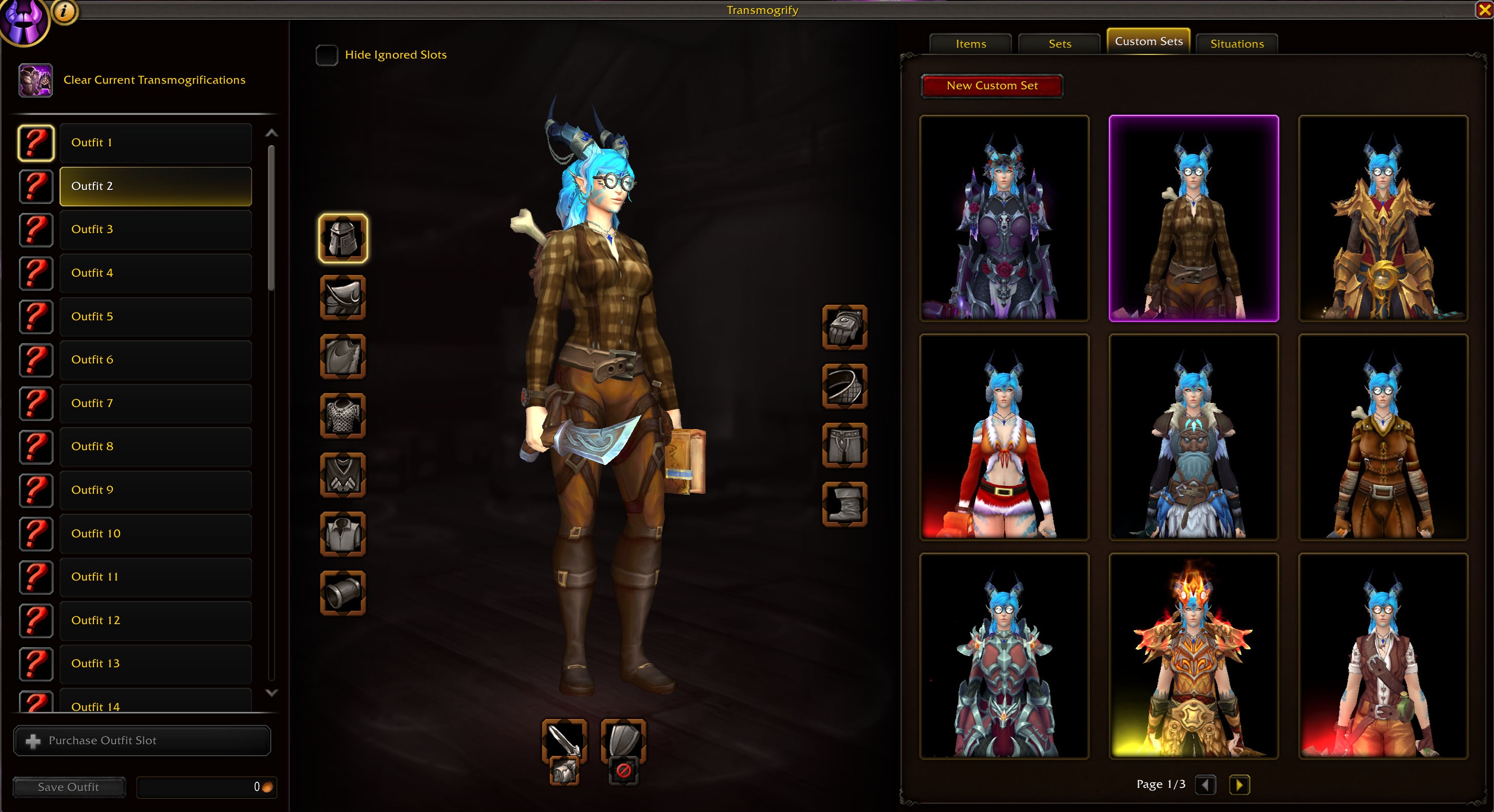
Task: Select the flaming crown orange armor set
Action: coord(1194,656)
